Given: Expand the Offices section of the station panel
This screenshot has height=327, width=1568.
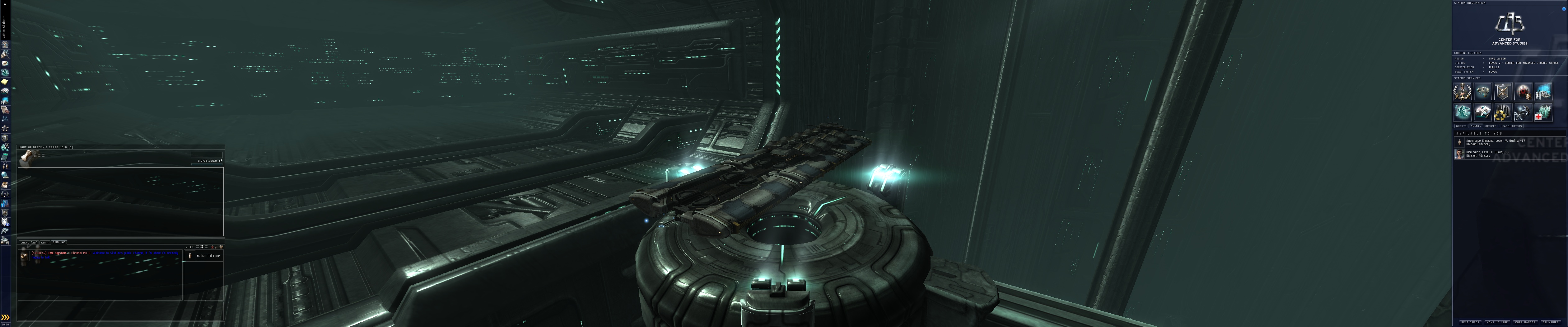Looking at the screenshot, I should coord(1491,126).
